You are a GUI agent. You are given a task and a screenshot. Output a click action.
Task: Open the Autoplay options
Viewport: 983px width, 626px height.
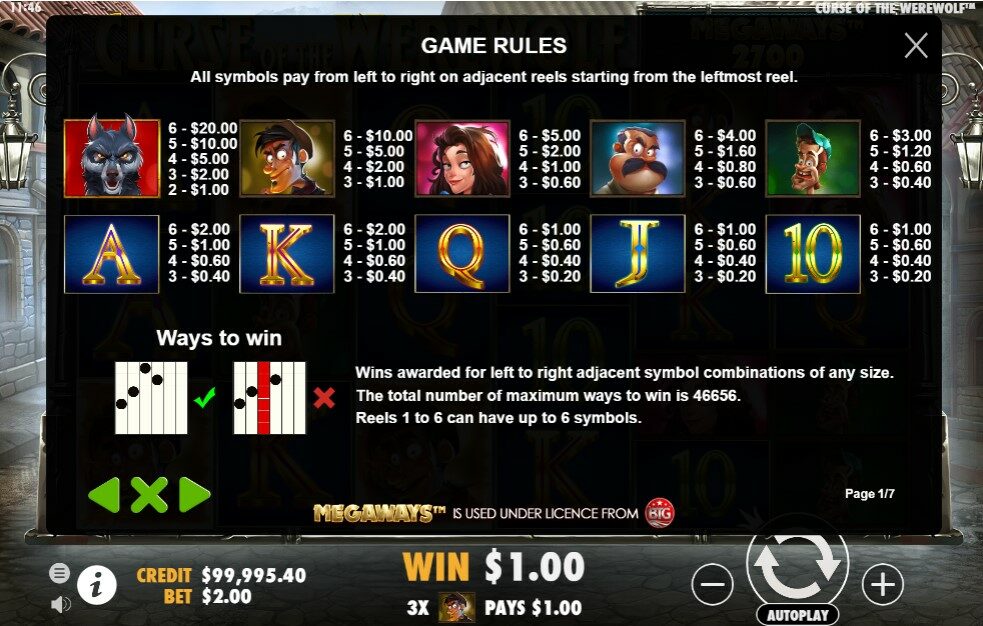tap(797, 614)
